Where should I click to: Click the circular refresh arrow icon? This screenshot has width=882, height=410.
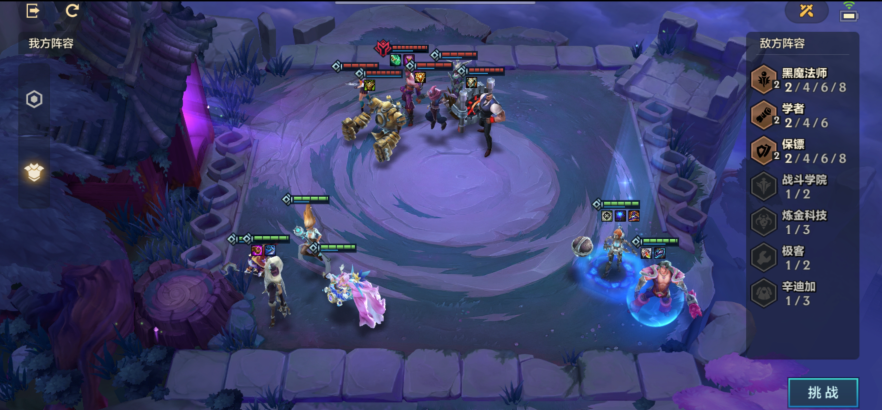click(72, 11)
